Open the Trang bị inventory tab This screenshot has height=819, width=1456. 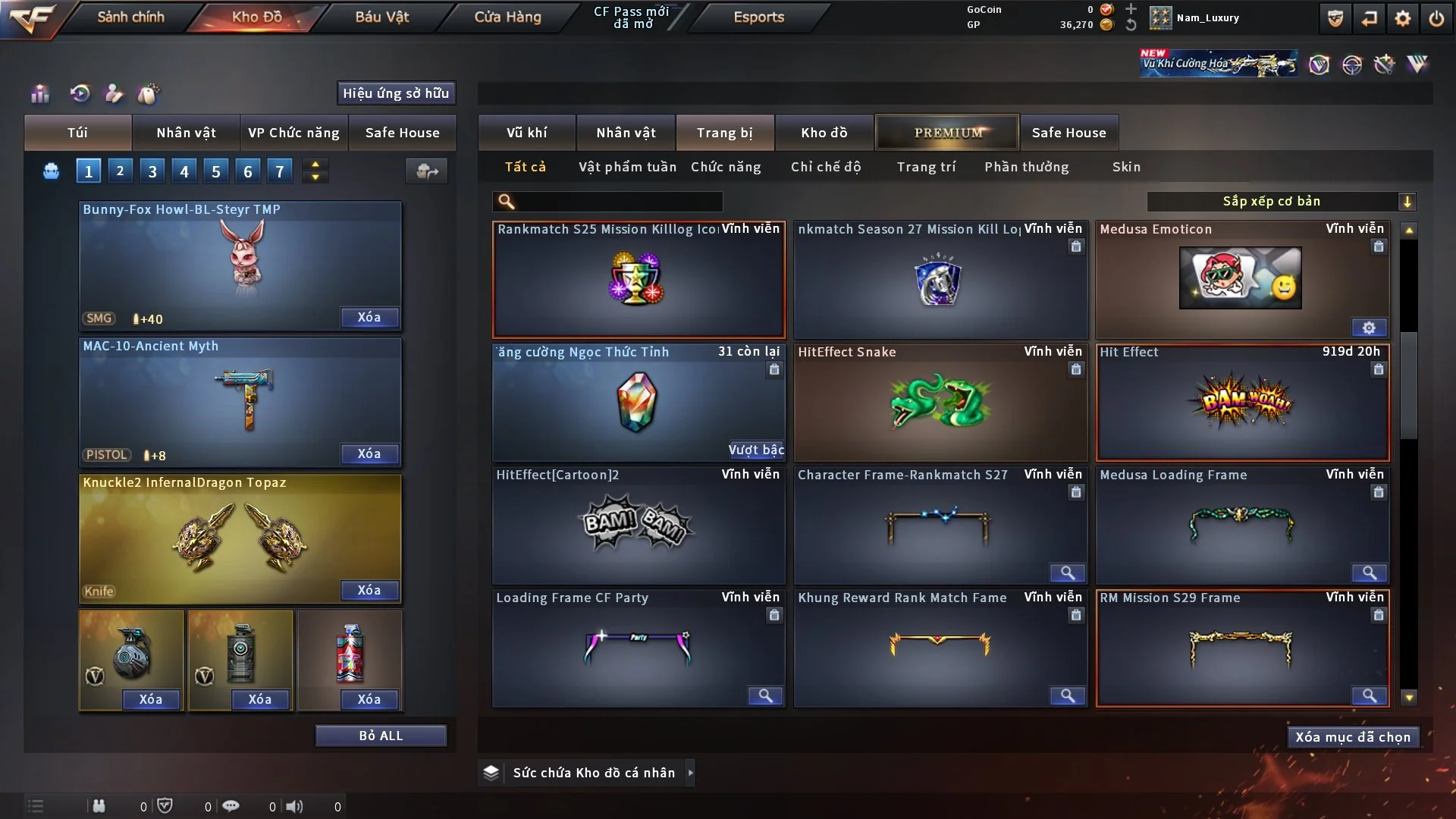pyautogui.click(x=724, y=133)
